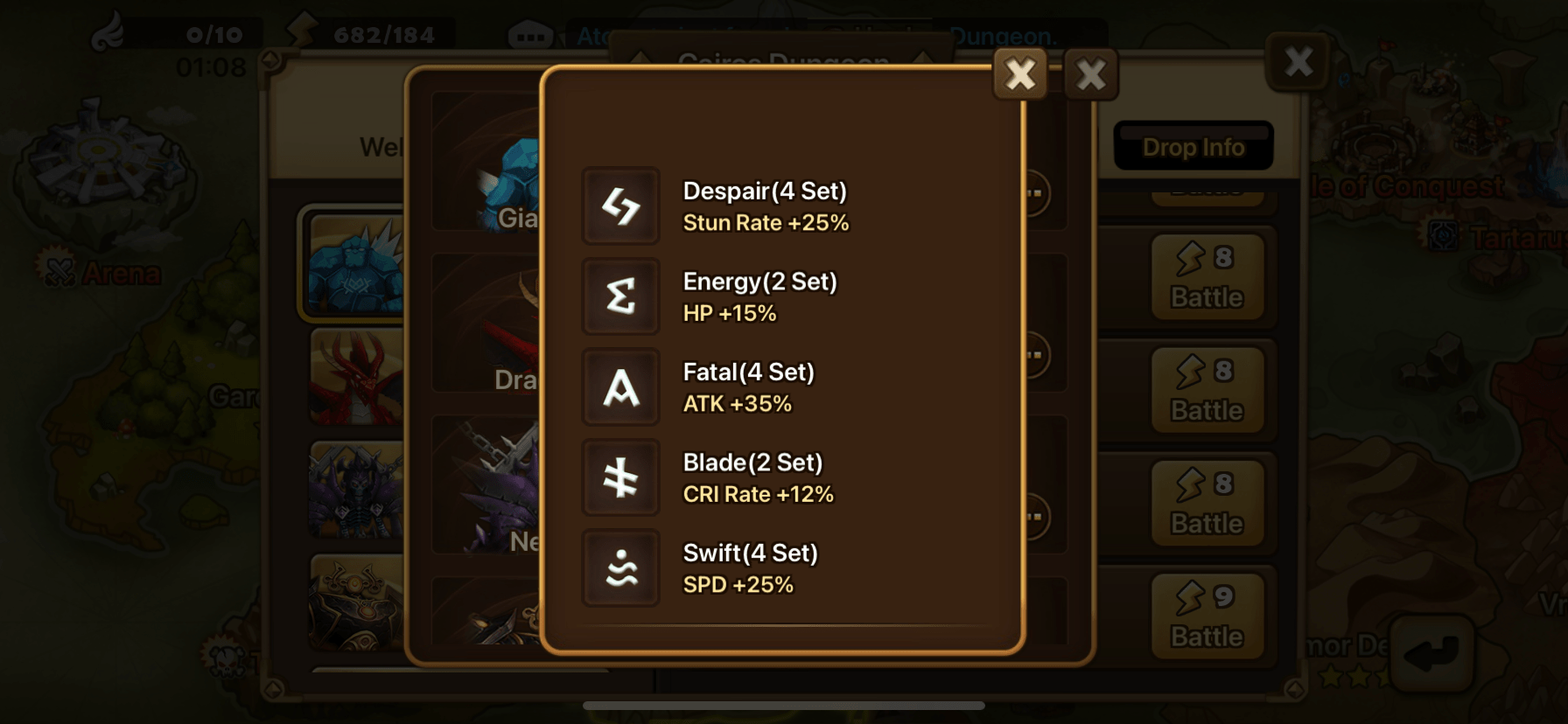
Task: Select the Fatal rune set icon
Action: (x=619, y=386)
